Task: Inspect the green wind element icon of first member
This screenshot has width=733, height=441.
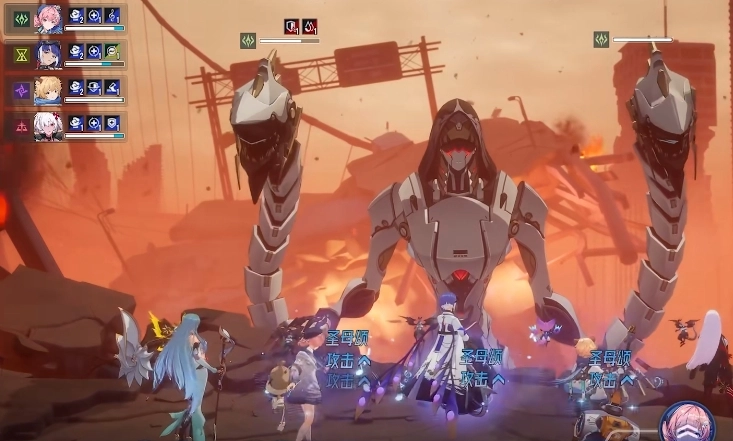Action: (x=19, y=18)
